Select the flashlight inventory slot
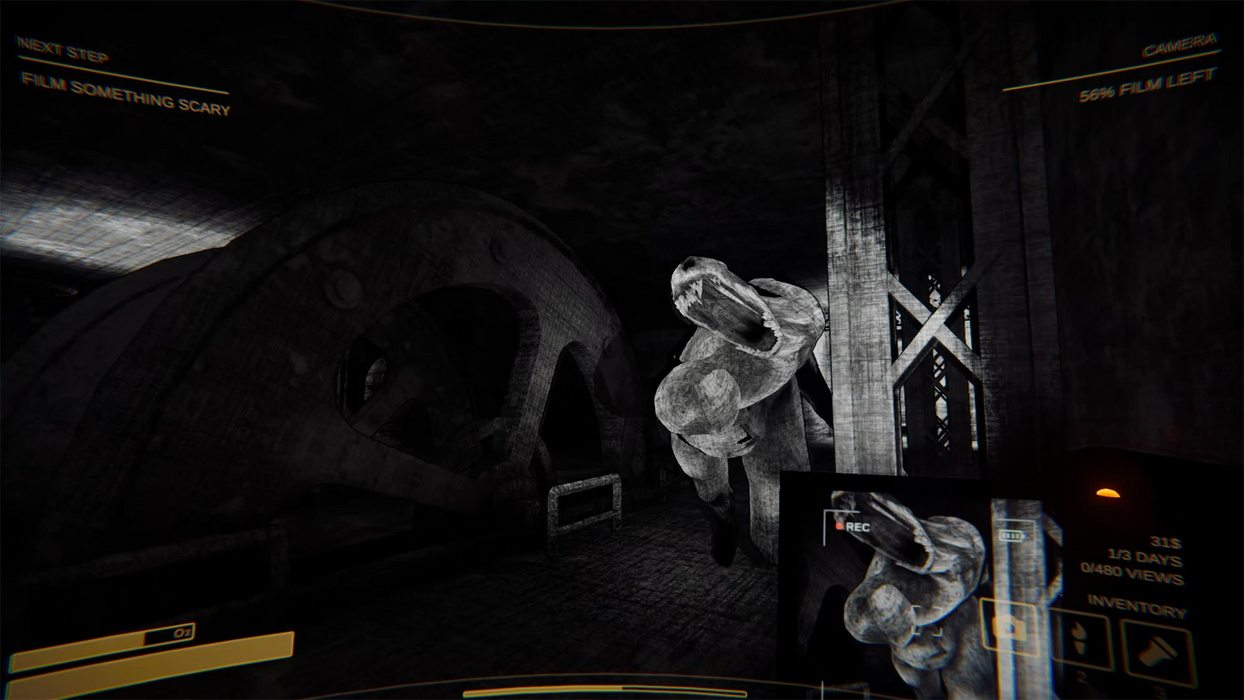This screenshot has width=1244, height=700. [x=1157, y=653]
